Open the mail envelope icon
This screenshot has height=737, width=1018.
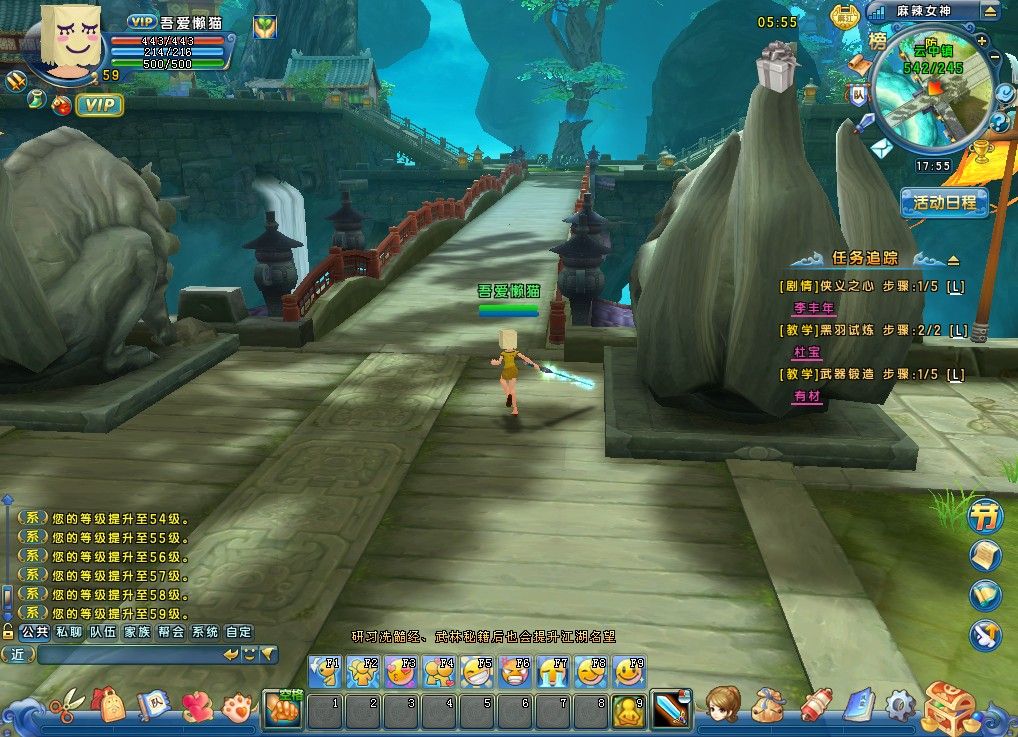coord(880,149)
